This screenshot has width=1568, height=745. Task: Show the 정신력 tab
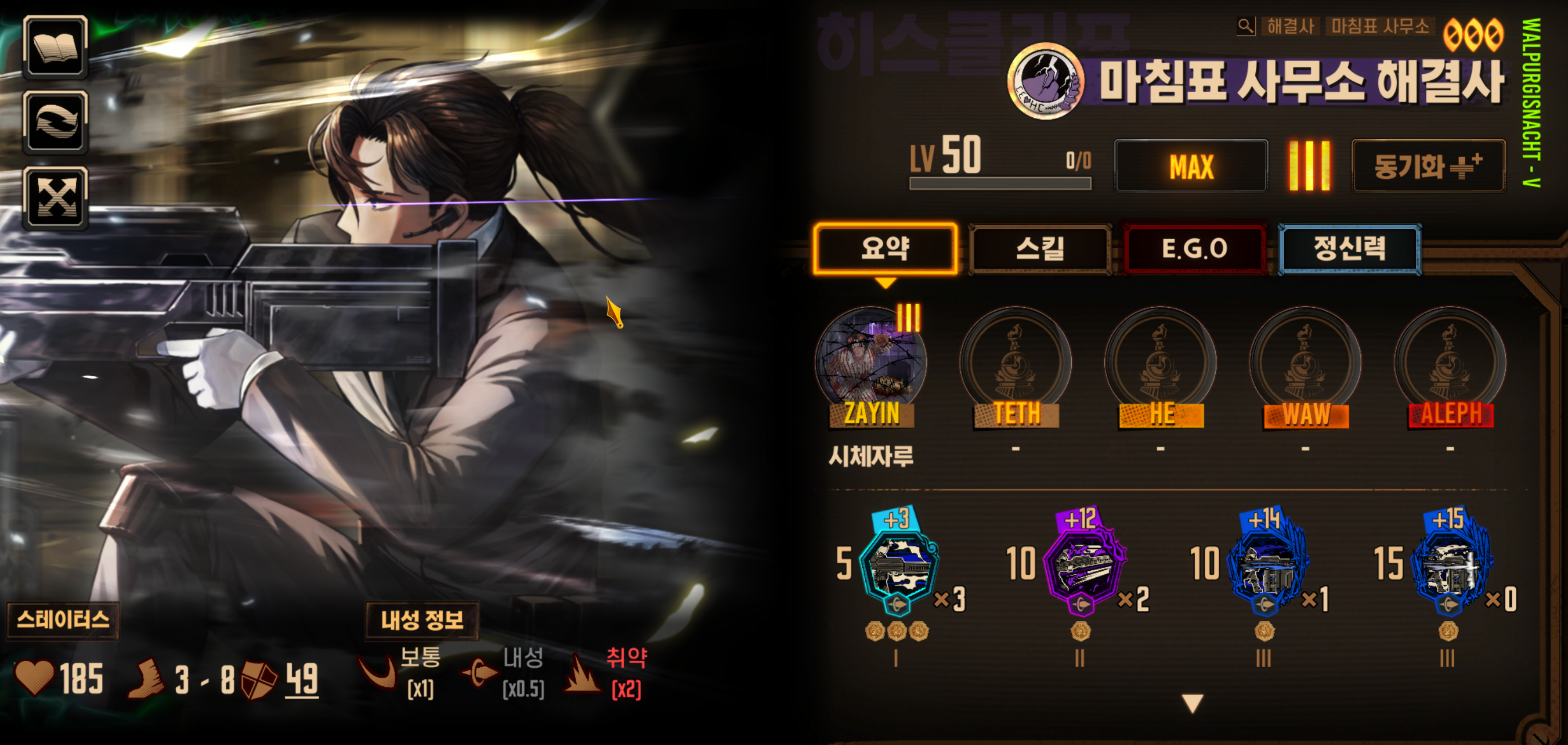click(x=1349, y=249)
